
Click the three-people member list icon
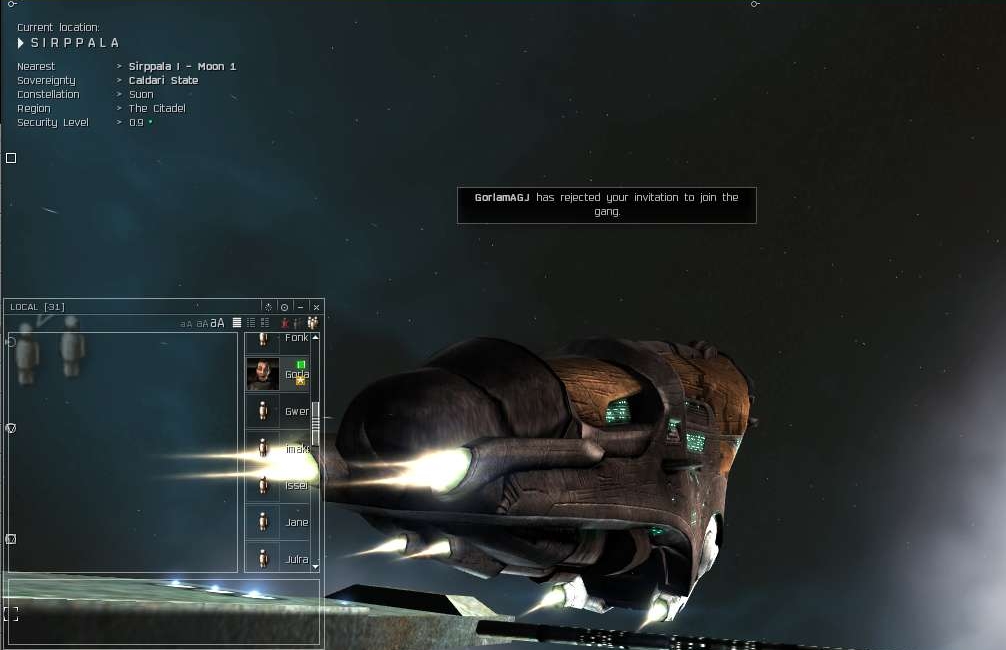pyautogui.click(x=312, y=323)
